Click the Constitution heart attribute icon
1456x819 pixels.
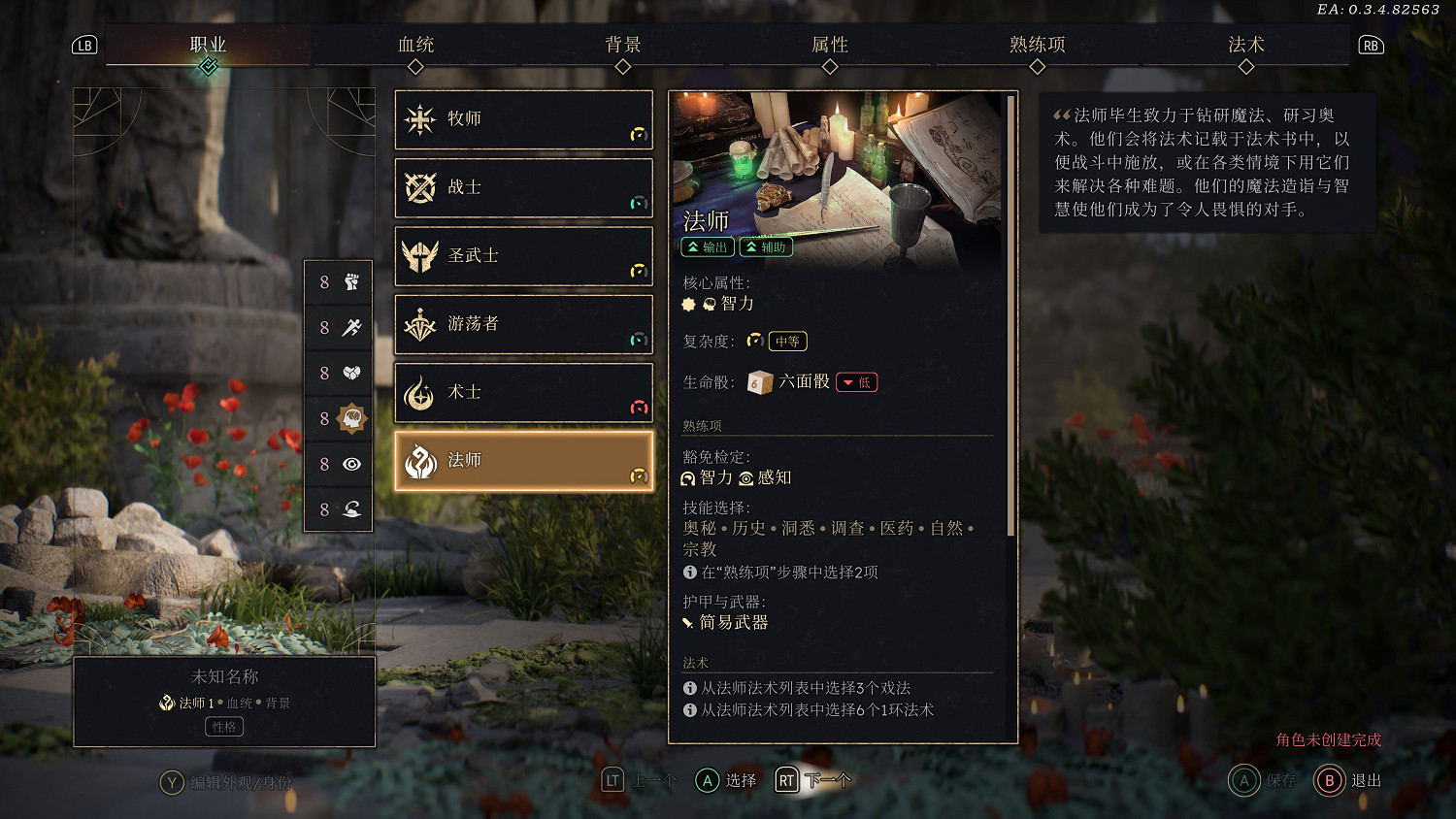(351, 374)
